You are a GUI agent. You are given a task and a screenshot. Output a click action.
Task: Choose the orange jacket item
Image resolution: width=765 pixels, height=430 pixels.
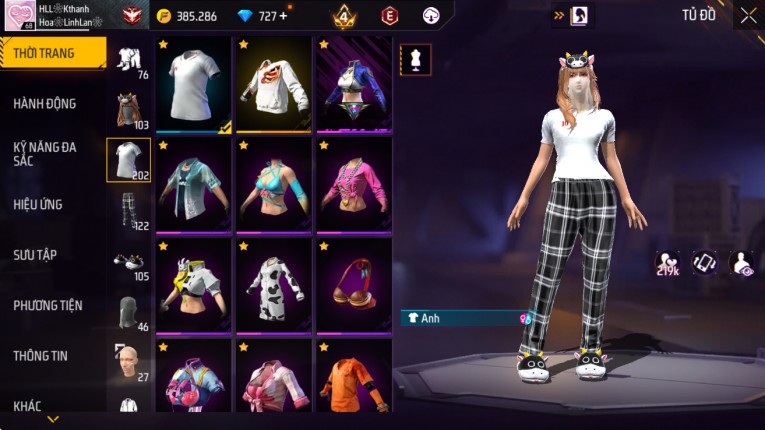(354, 378)
